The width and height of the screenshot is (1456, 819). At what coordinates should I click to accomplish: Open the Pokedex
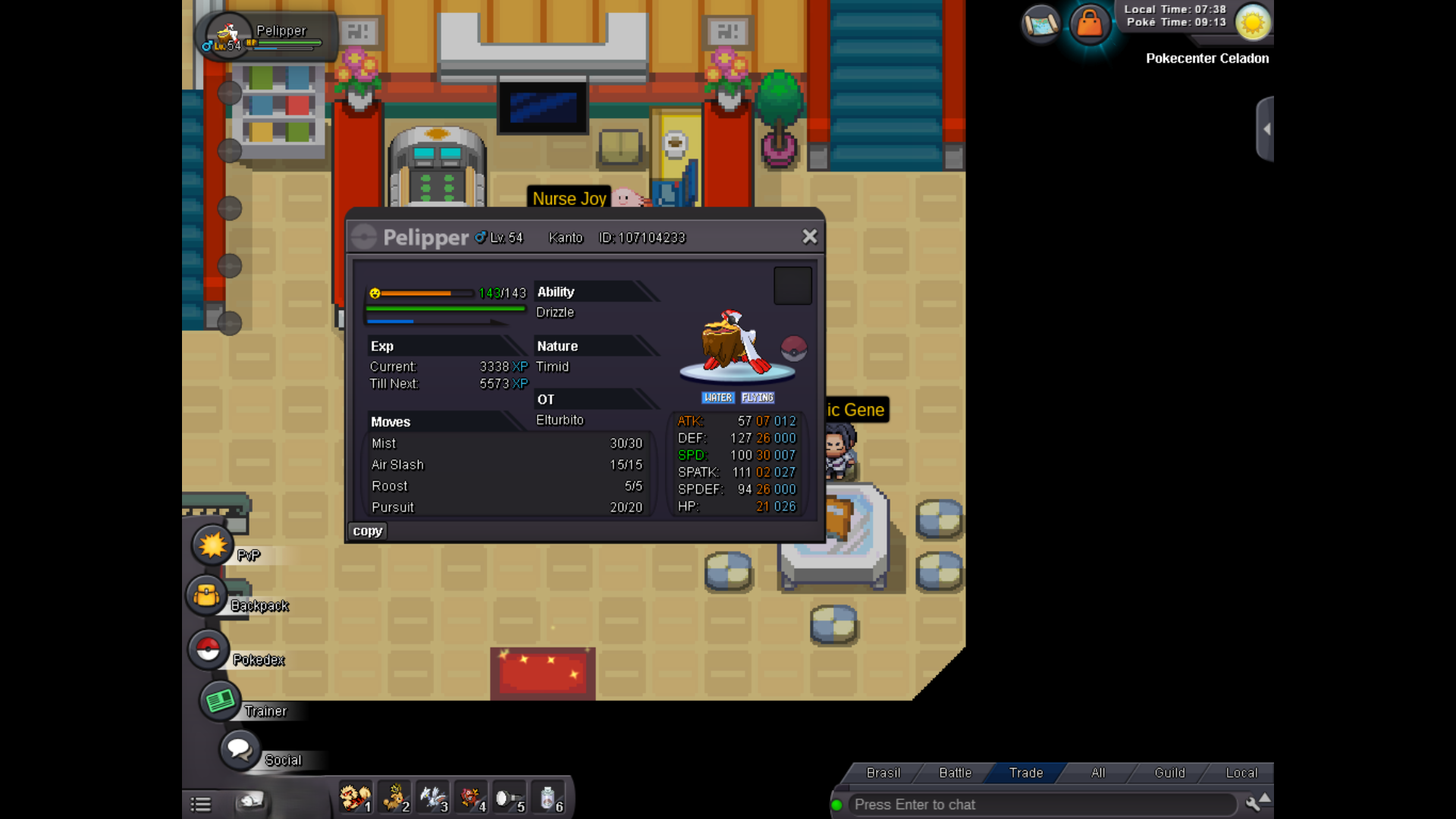point(209,650)
